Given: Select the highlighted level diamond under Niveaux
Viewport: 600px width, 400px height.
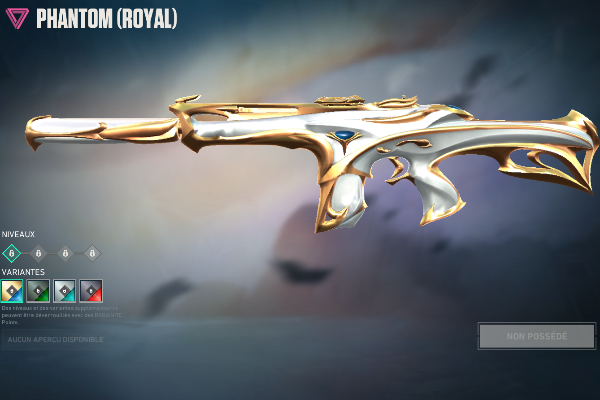Looking at the screenshot, I should pyautogui.click(x=12, y=253).
